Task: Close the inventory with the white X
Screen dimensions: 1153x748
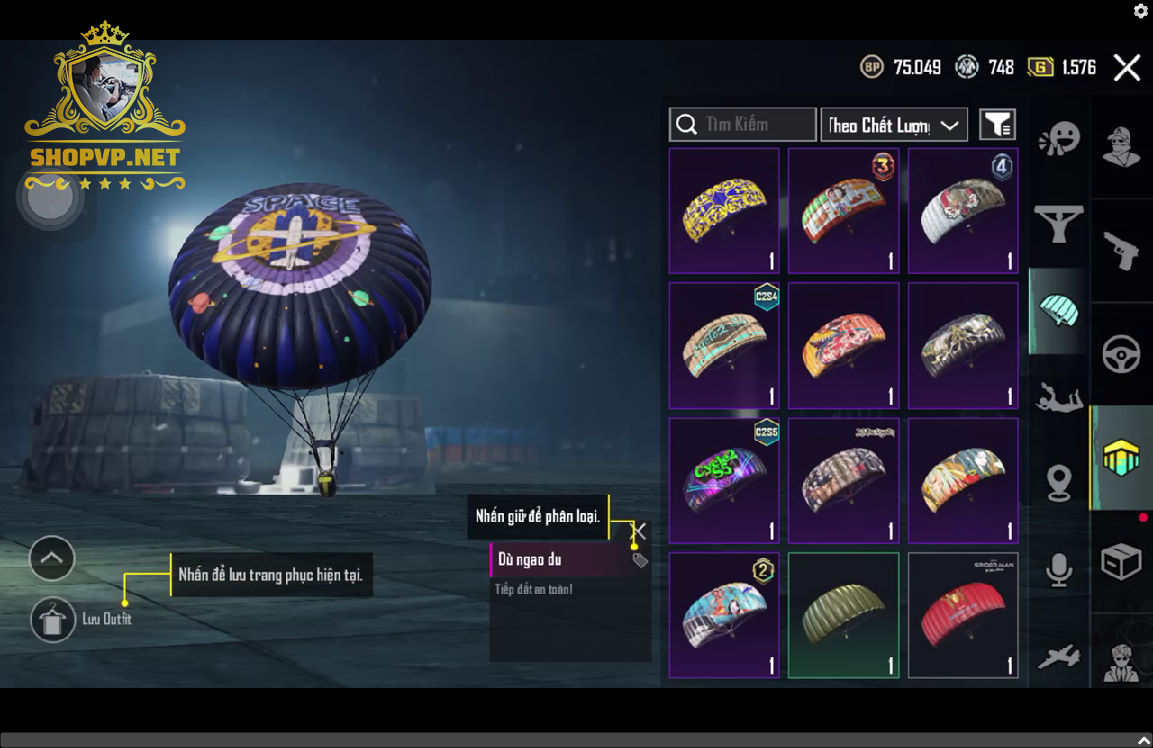Action: point(1127,68)
